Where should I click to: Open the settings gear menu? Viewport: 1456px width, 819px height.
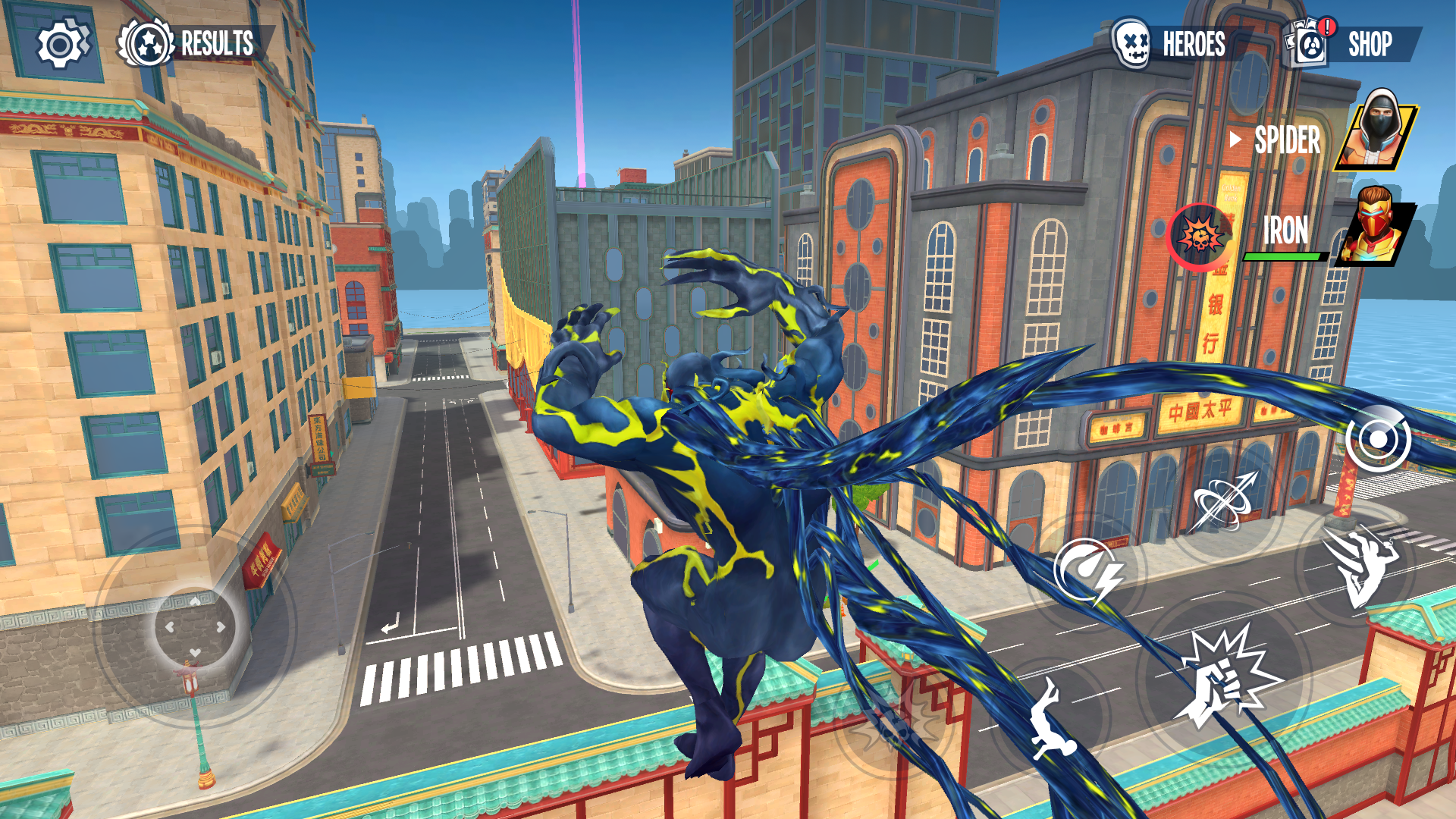point(61,45)
